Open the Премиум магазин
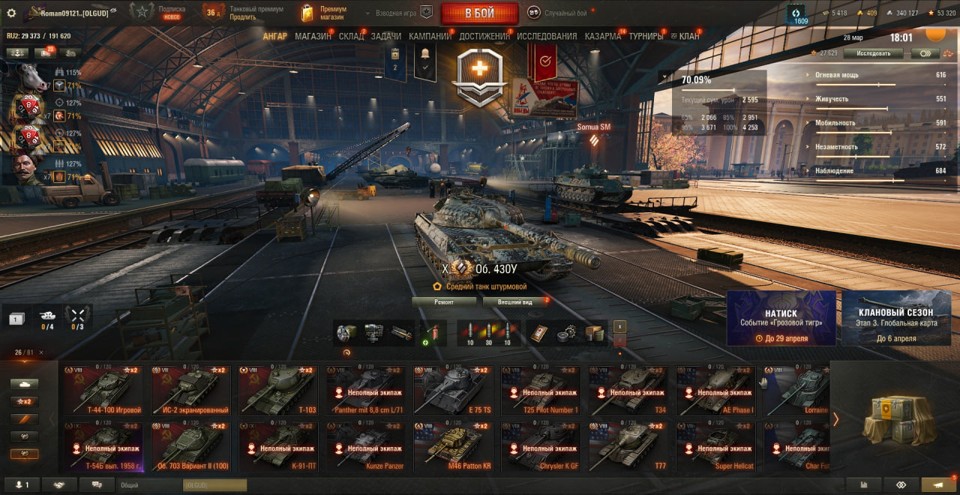 326,13
